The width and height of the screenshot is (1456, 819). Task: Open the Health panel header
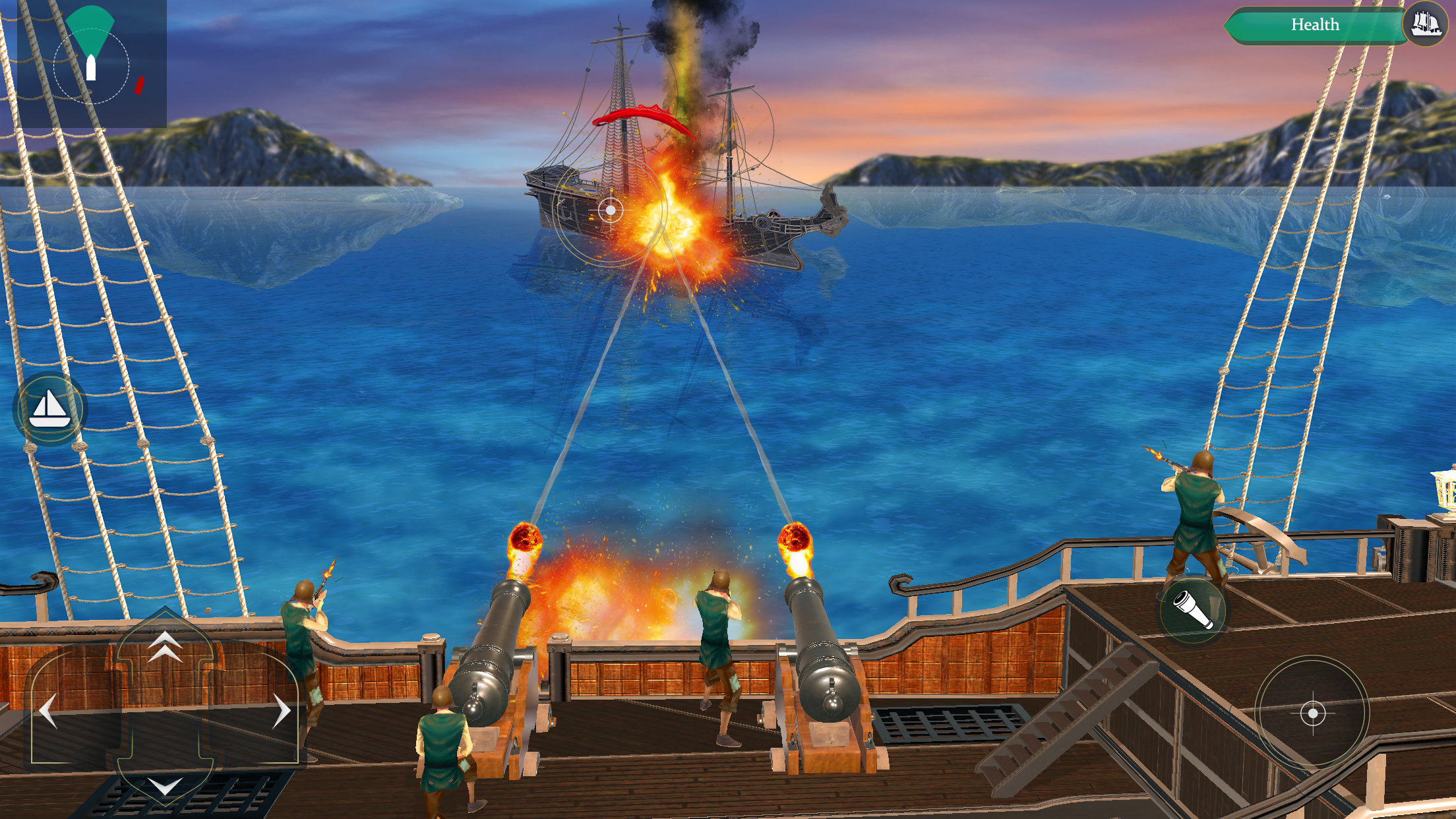pos(1316,25)
